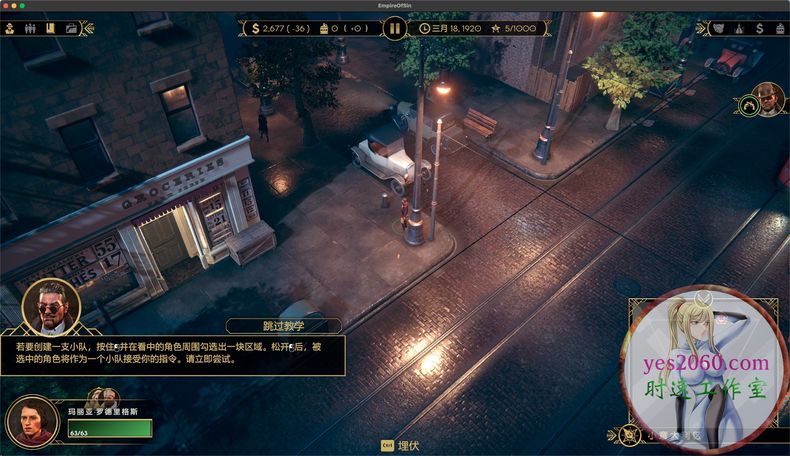Open the alcohol bottle icon

[739, 28]
